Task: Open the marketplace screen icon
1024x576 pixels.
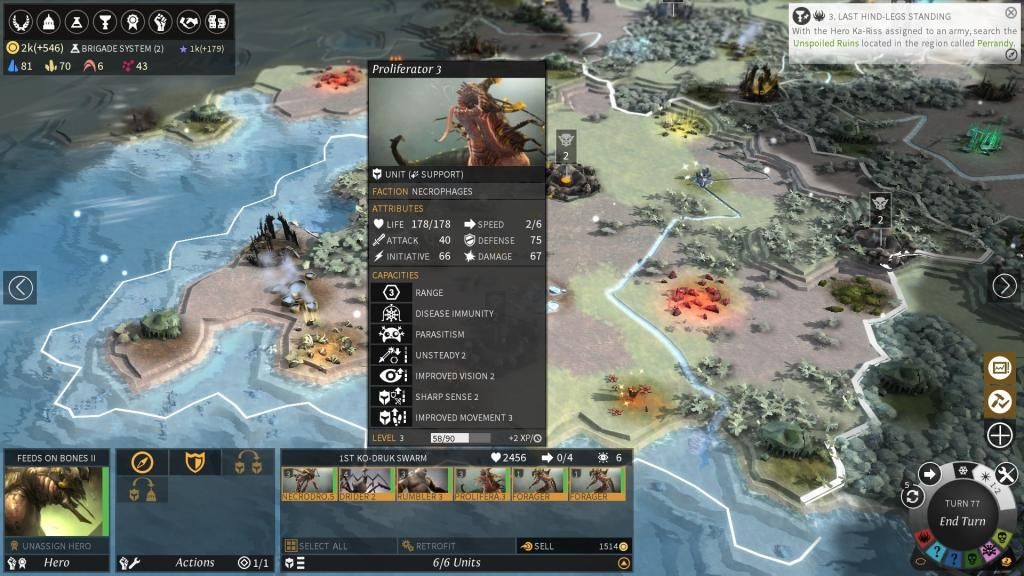Action: pyautogui.click(x=215, y=21)
